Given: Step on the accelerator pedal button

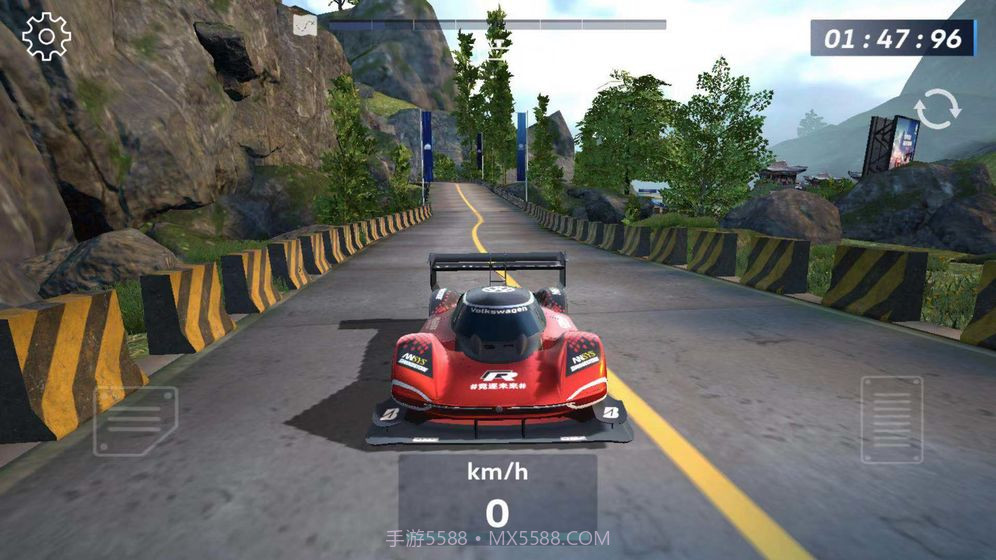Looking at the screenshot, I should pos(891,419).
